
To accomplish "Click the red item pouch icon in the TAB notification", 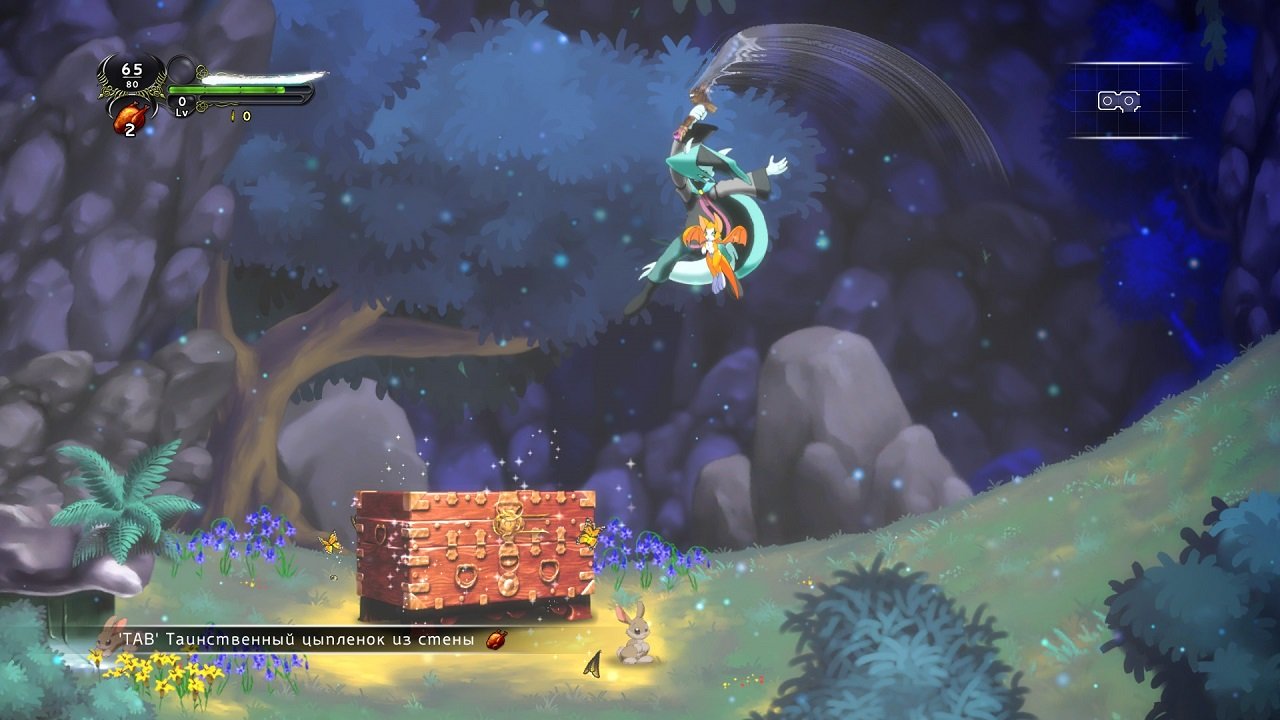I will [x=495, y=640].
